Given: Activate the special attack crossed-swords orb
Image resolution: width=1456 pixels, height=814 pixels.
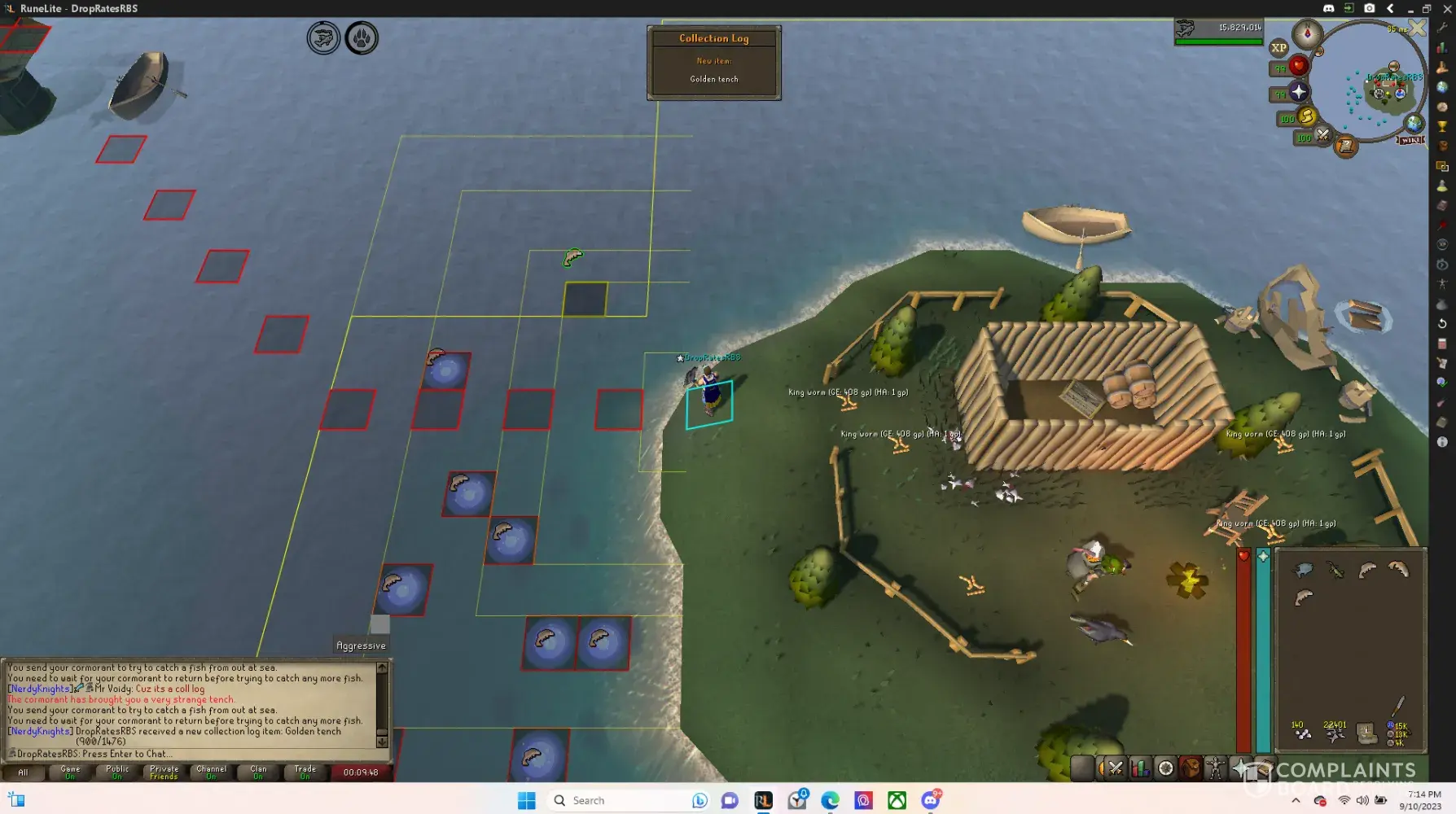Looking at the screenshot, I should pos(1323,135).
